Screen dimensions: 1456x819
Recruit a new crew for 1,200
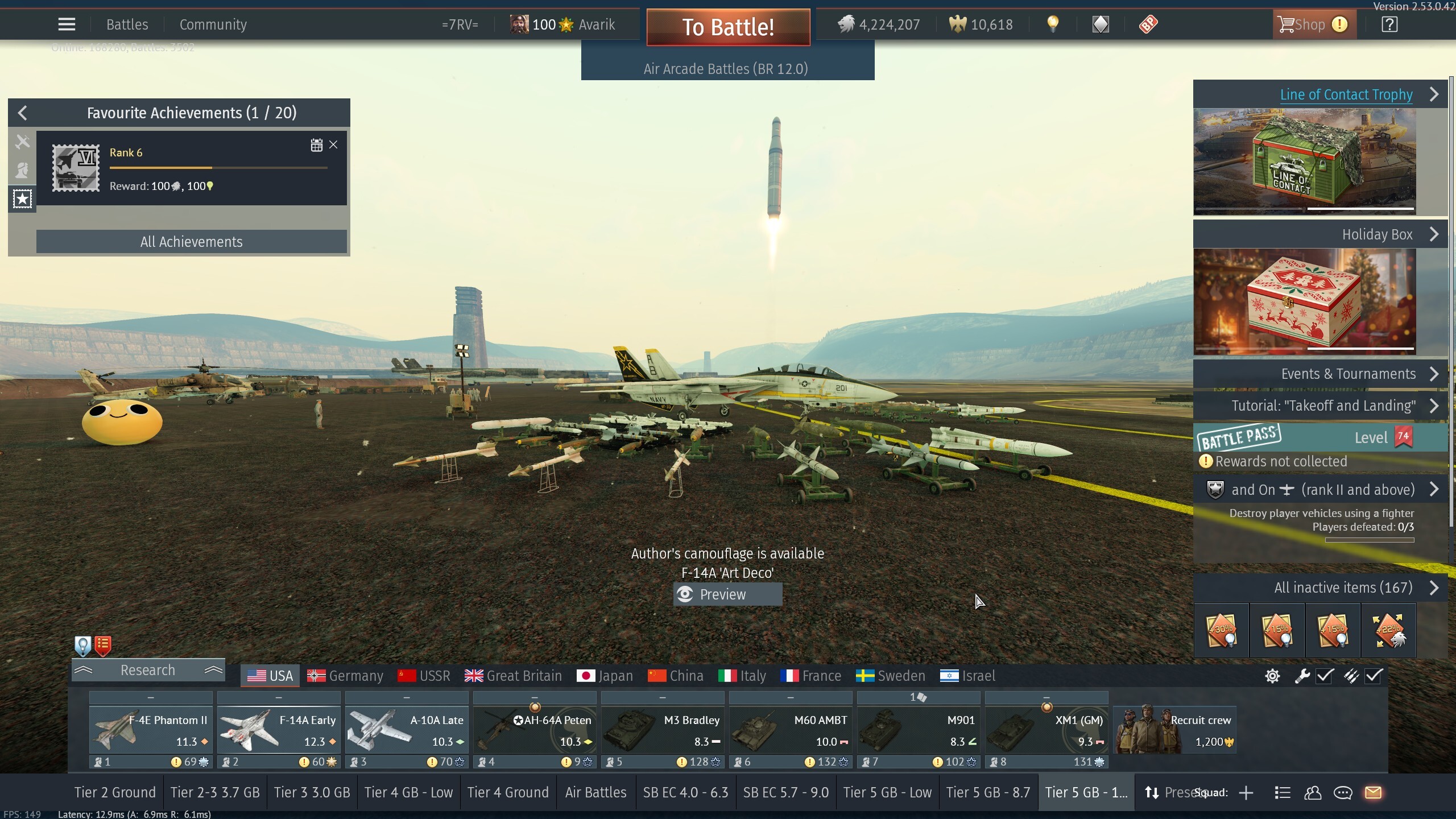point(1175,730)
